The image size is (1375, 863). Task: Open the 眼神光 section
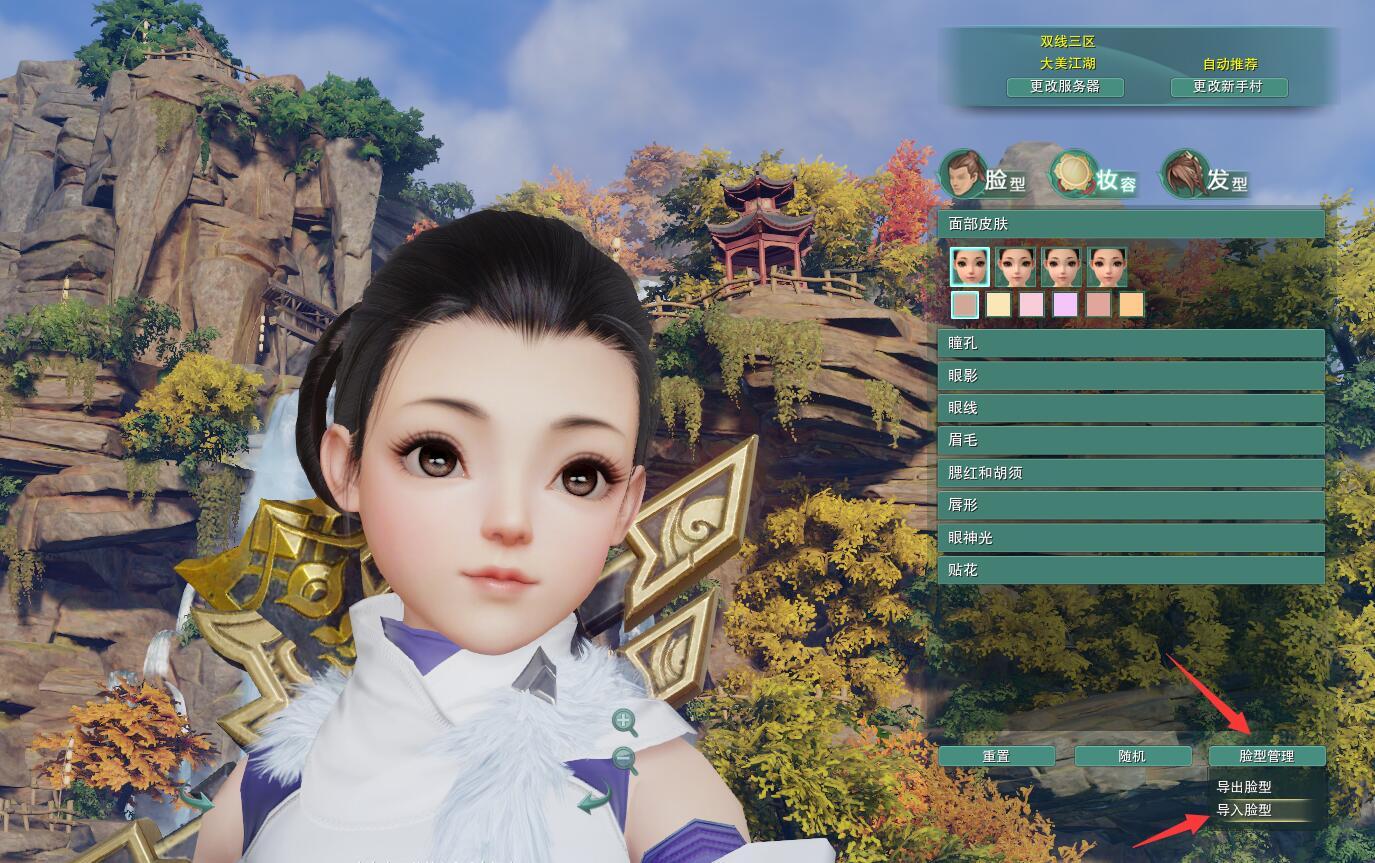[x=1130, y=538]
